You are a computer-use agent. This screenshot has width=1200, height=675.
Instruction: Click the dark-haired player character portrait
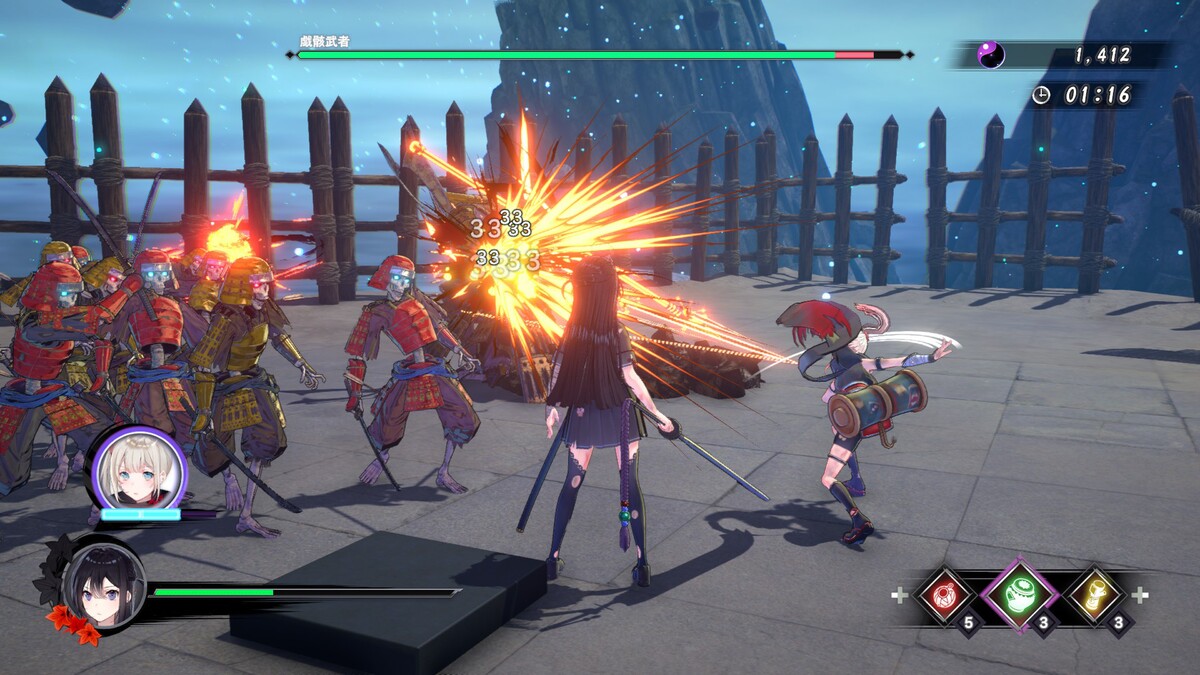(x=103, y=583)
